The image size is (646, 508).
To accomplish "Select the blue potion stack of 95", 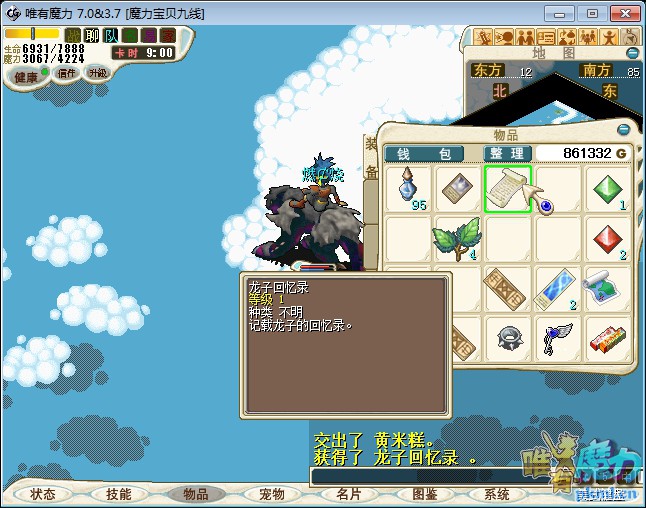I will pyautogui.click(x=408, y=188).
